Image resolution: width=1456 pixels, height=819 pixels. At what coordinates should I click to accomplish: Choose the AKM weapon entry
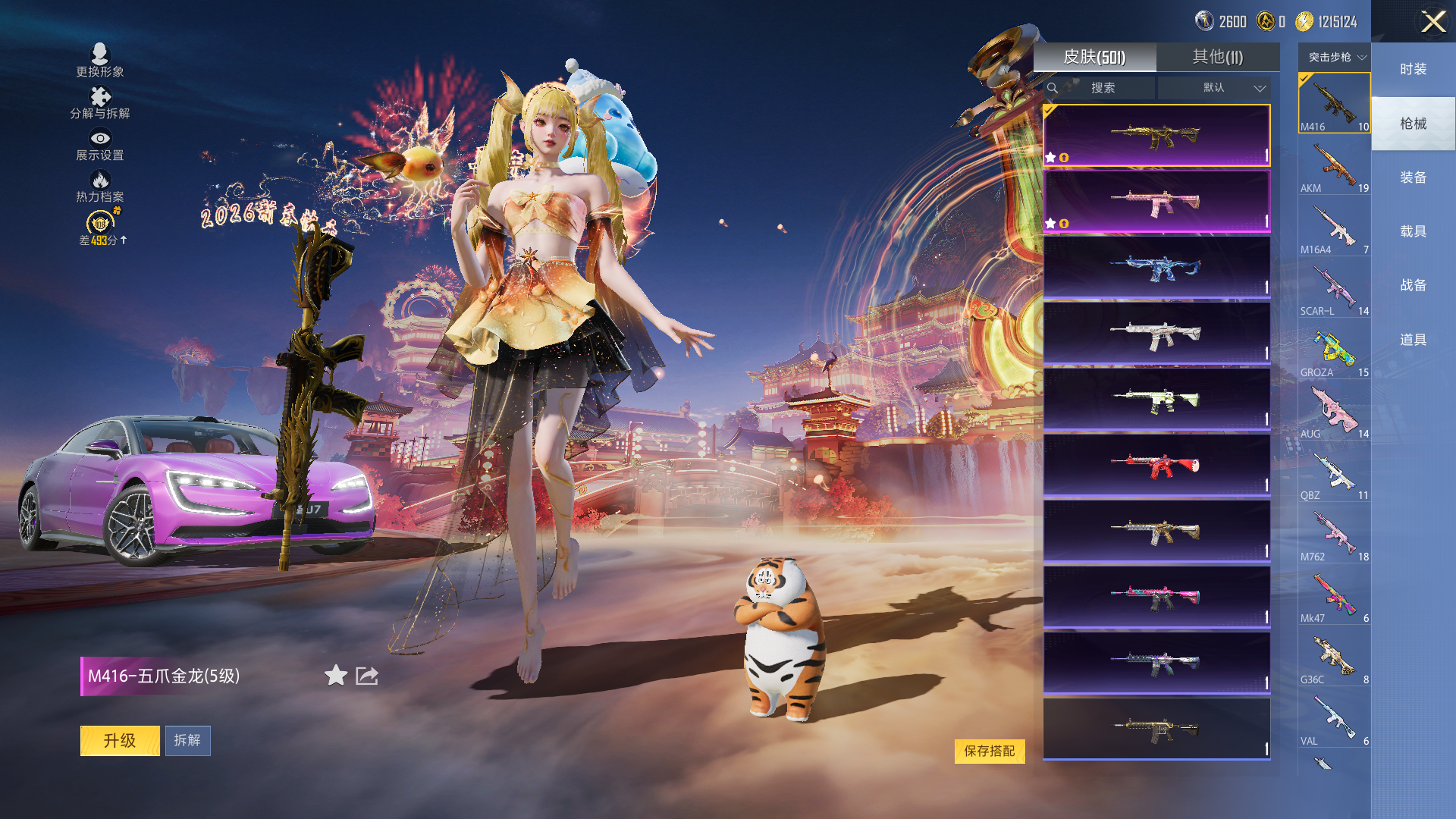point(1334,166)
